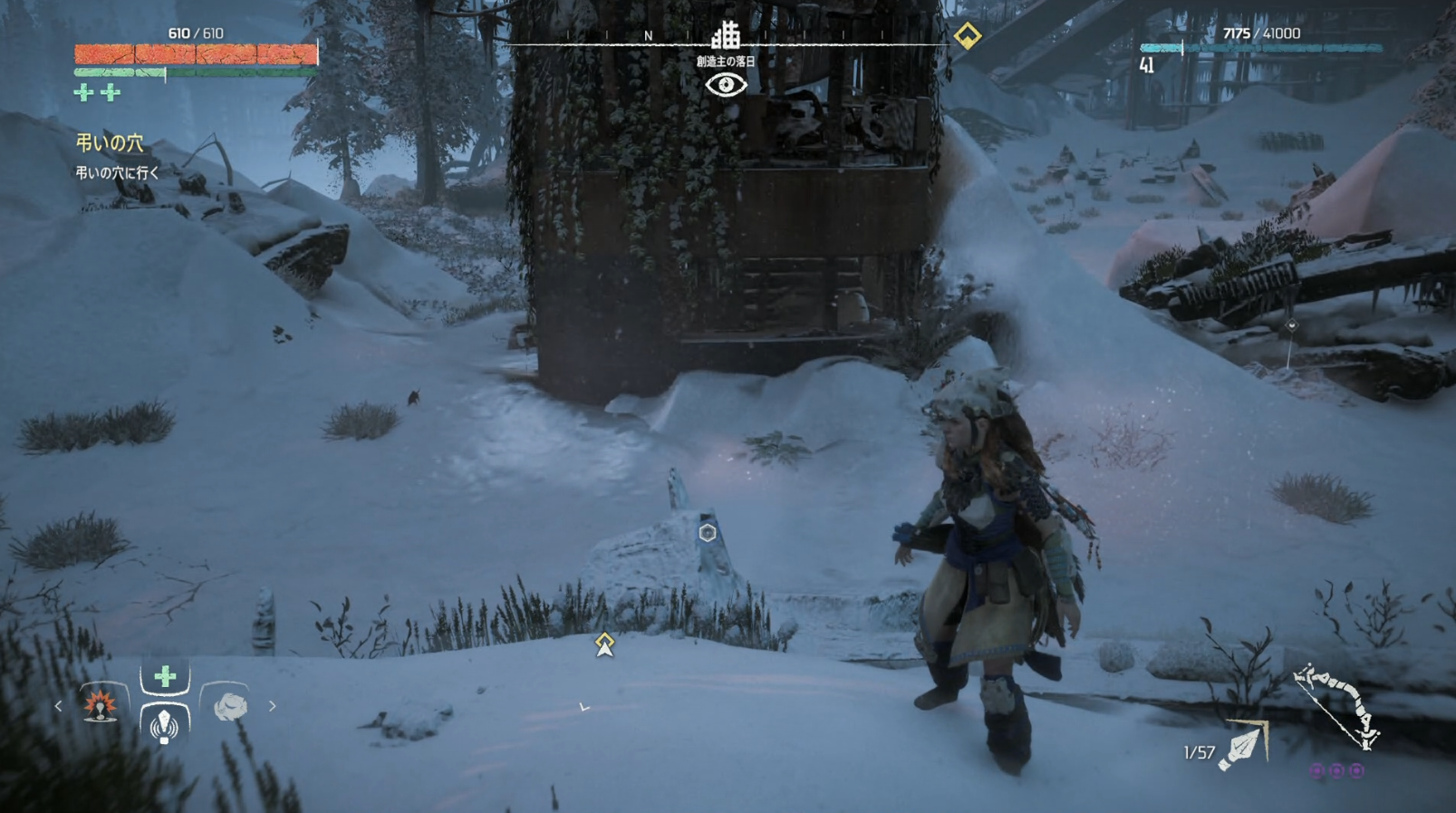This screenshot has height=813, width=1456.
Task: Click the equipped bow weapon icon
Action: (x=1335, y=707)
